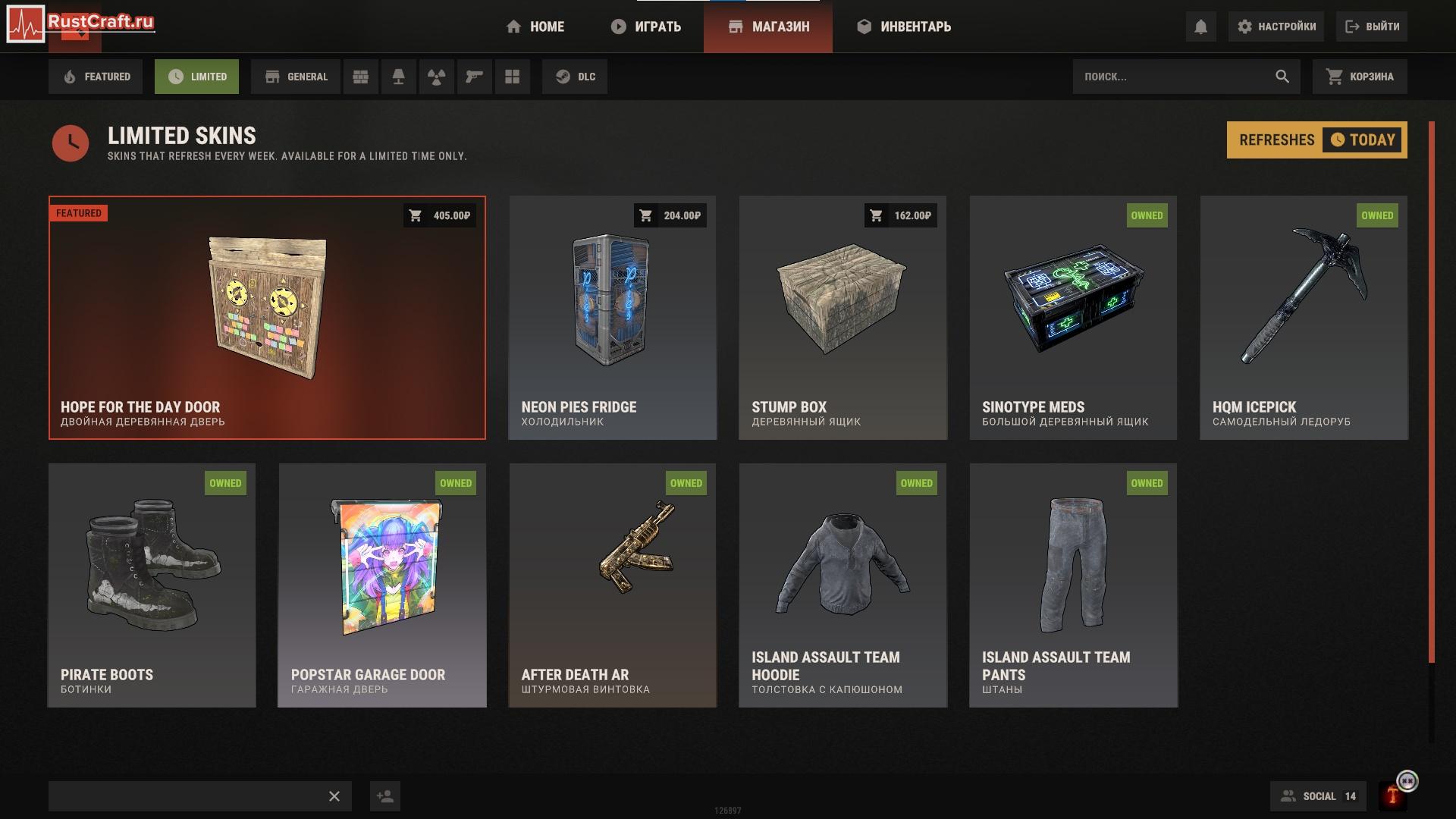Open the notifications bell

point(1200,27)
